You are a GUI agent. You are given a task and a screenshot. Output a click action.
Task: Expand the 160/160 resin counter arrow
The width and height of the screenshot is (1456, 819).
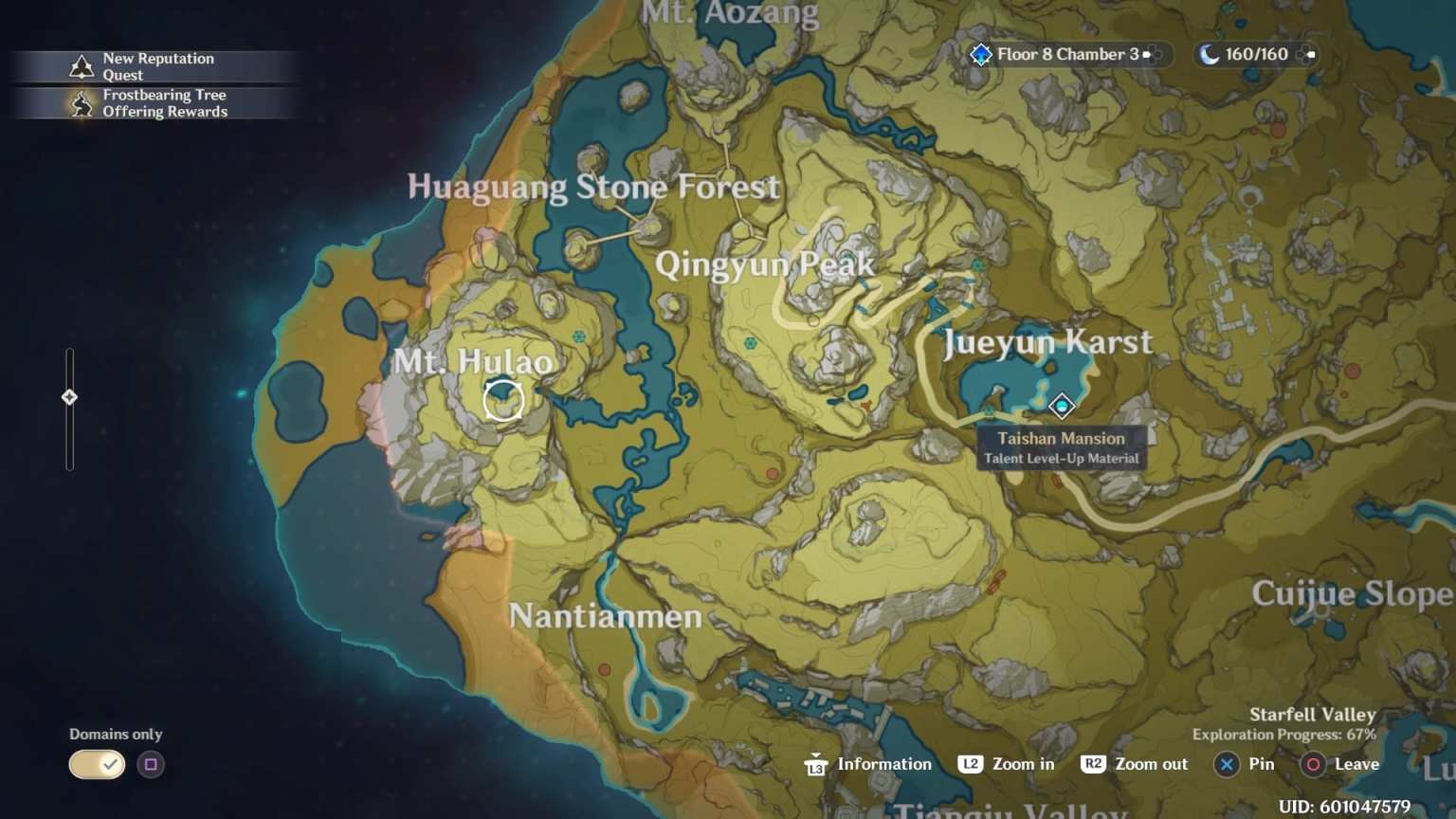pos(1311,54)
